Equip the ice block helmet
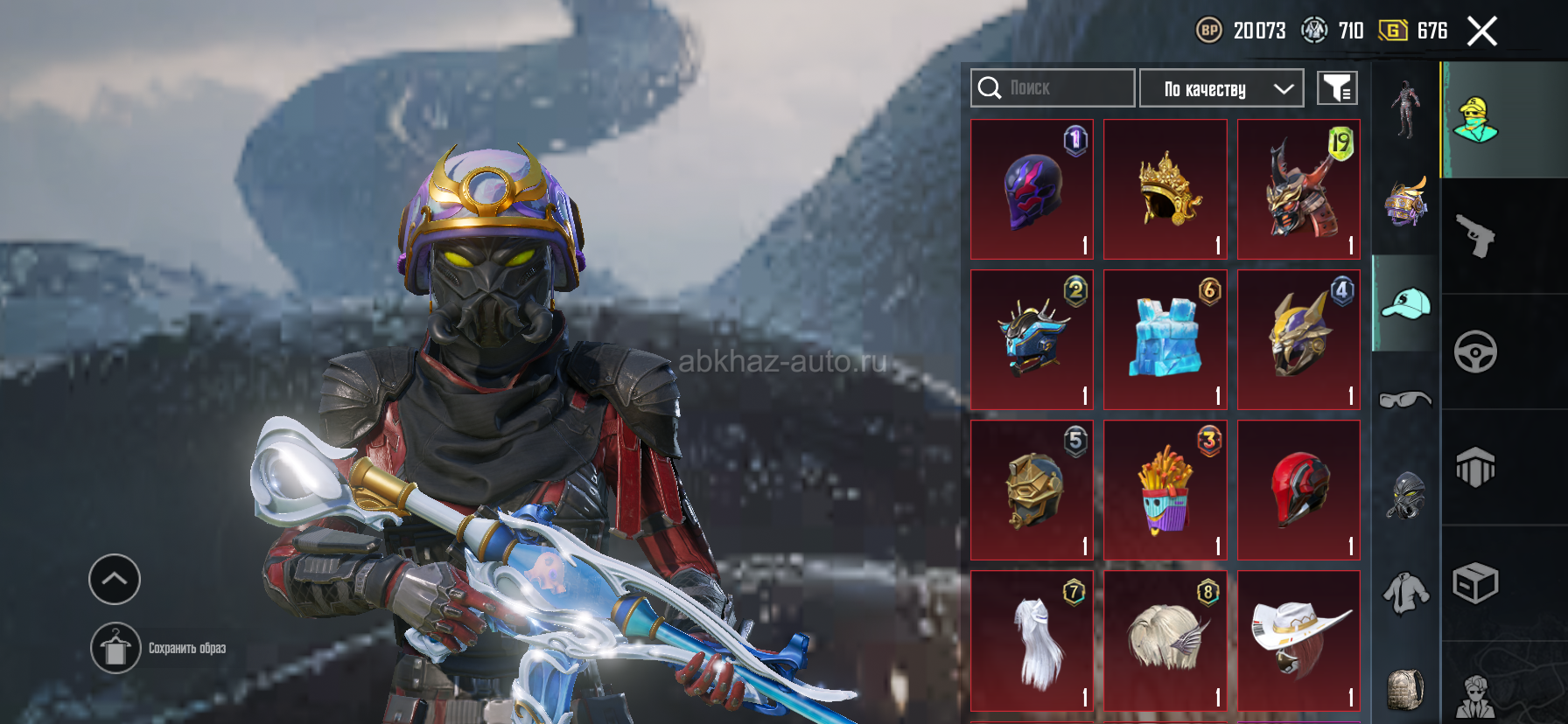Screen dimensions: 1568x724 [x=1165, y=340]
